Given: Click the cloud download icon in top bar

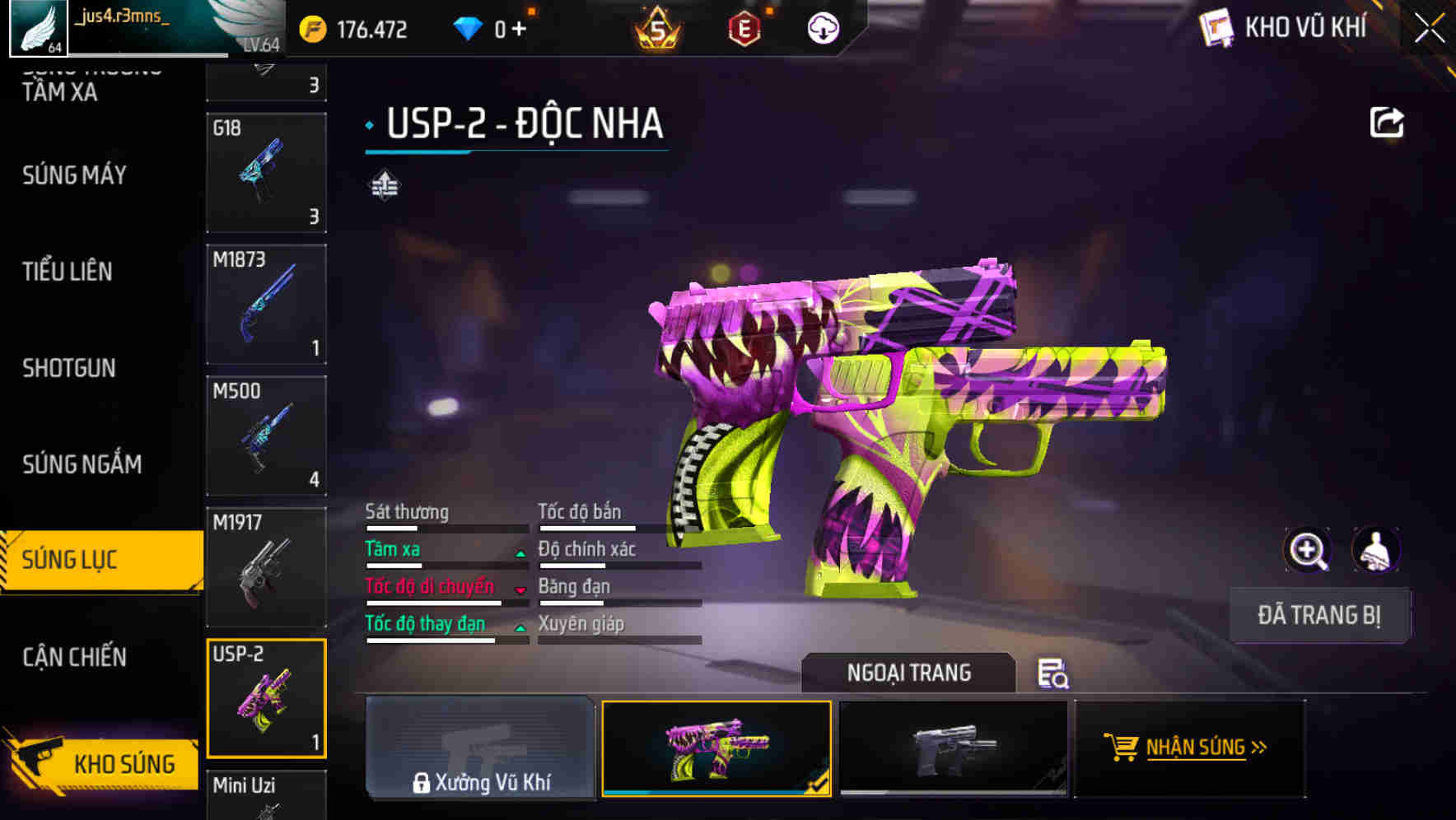Looking at the screenshot, I should (x=822, y=27).
